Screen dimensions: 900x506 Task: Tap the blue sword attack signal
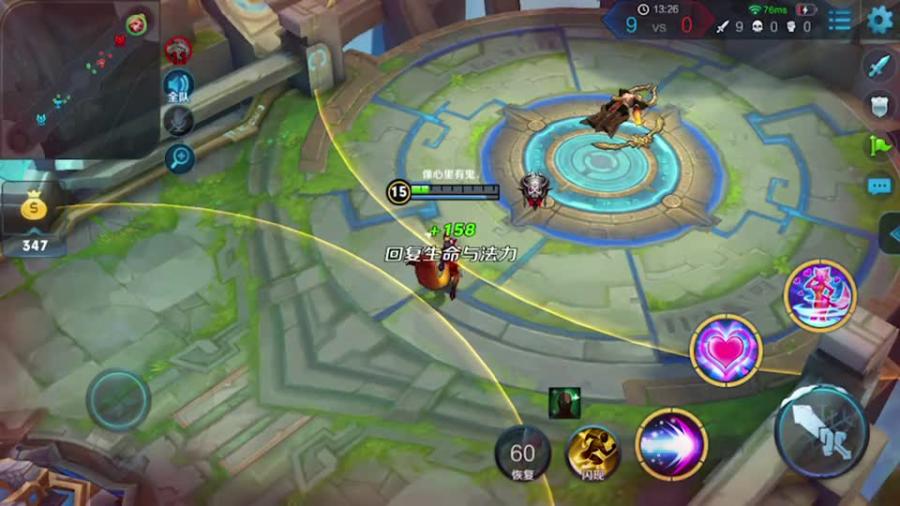coord(878,67)
